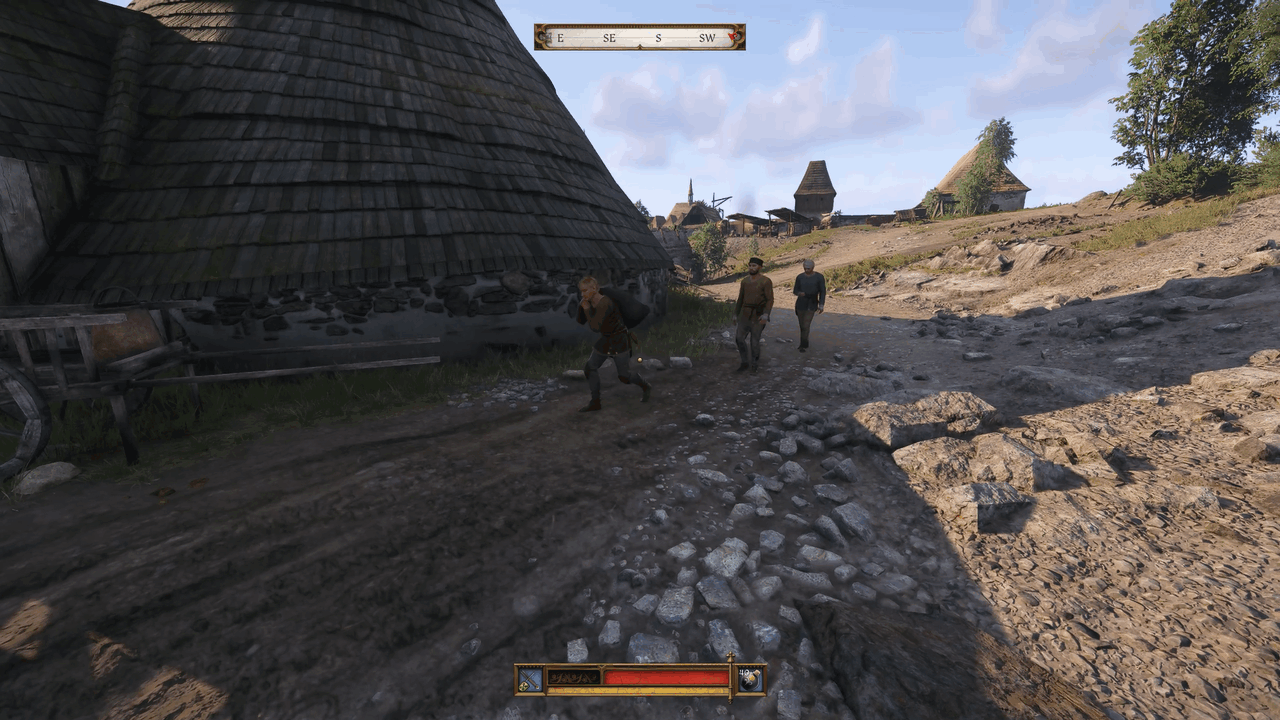Click the red quest marker on the compass
Image resolution: width=1280 pixels, height=720 pixels.
coord(732,37)
